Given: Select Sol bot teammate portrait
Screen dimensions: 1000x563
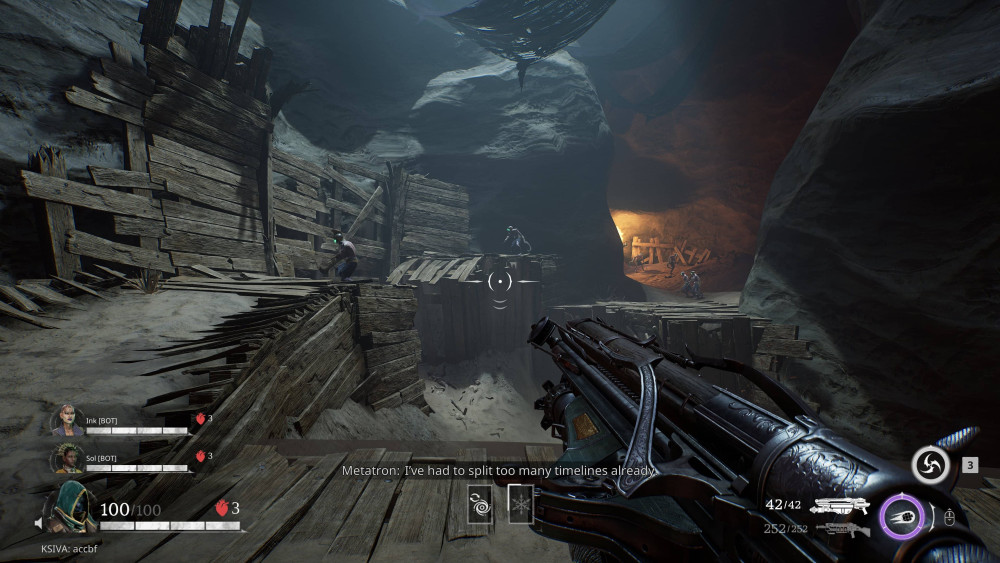Looking at the screenshot, I should (x=67, y=457).
